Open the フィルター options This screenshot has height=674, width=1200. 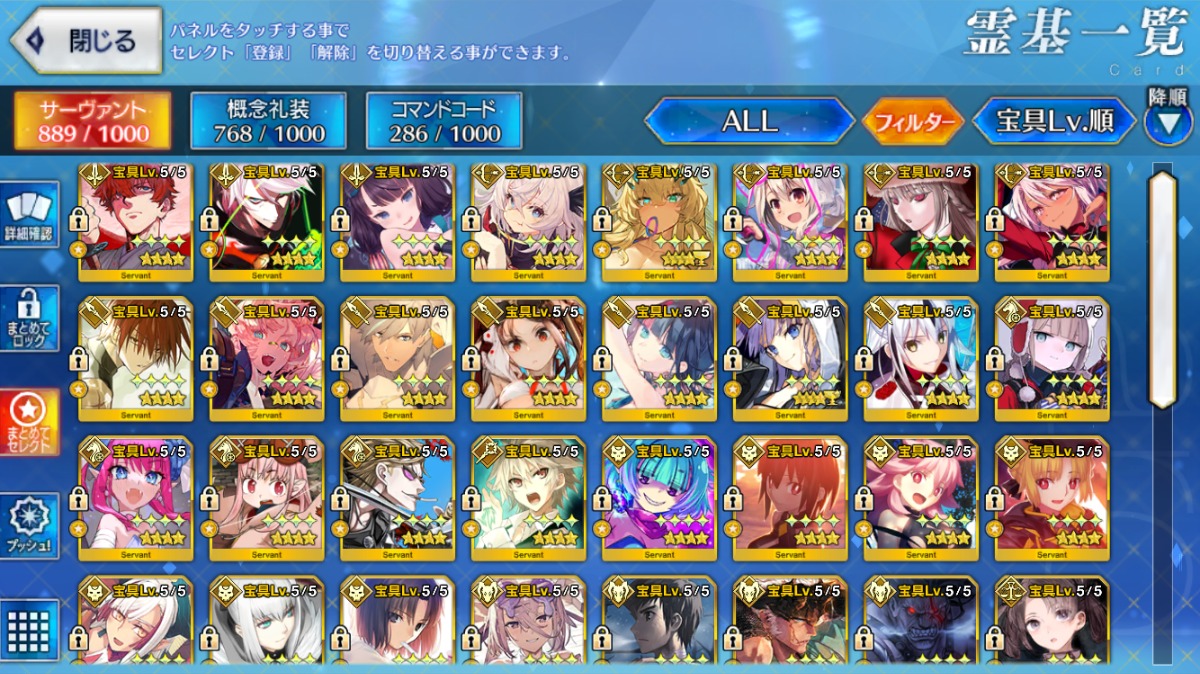tap(913, 123)
